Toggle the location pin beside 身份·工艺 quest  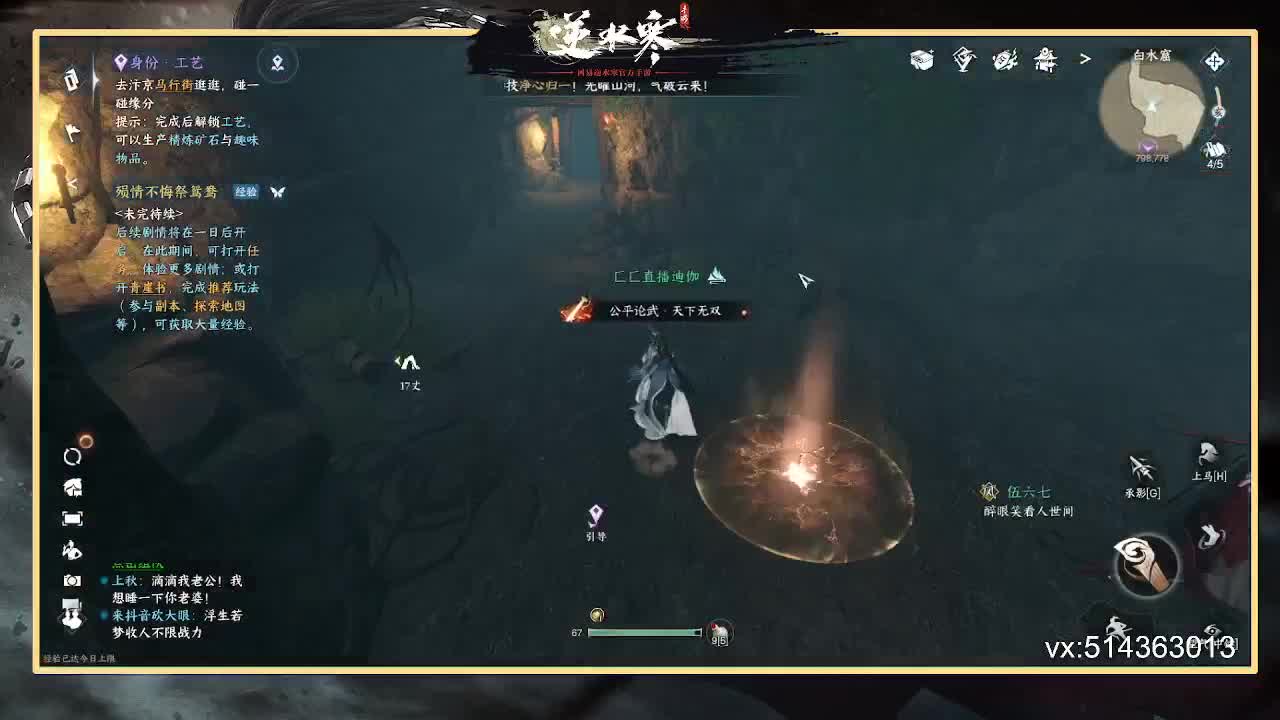coord(277,63)
